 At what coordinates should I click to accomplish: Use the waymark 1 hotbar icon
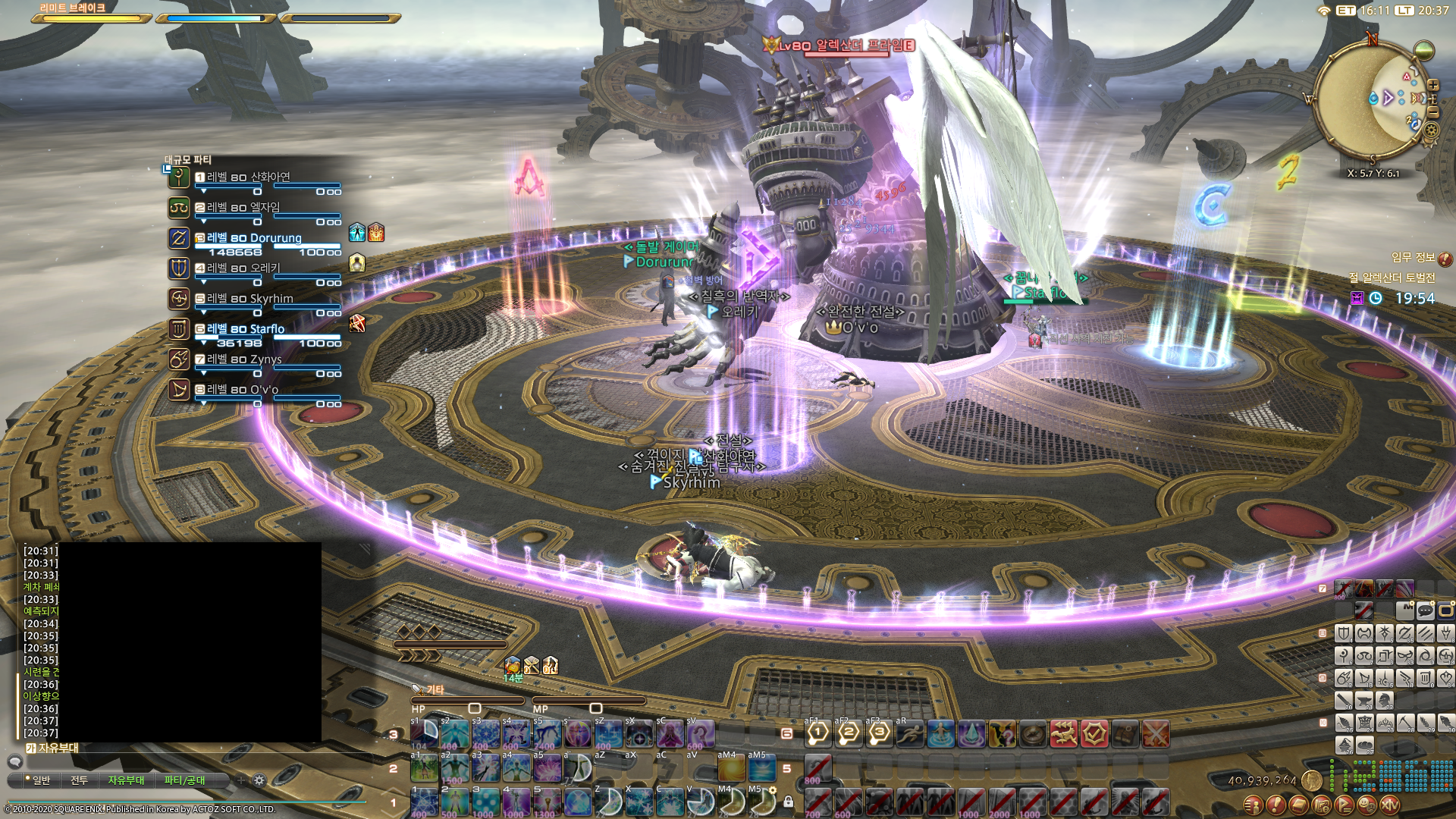[818, 733]
